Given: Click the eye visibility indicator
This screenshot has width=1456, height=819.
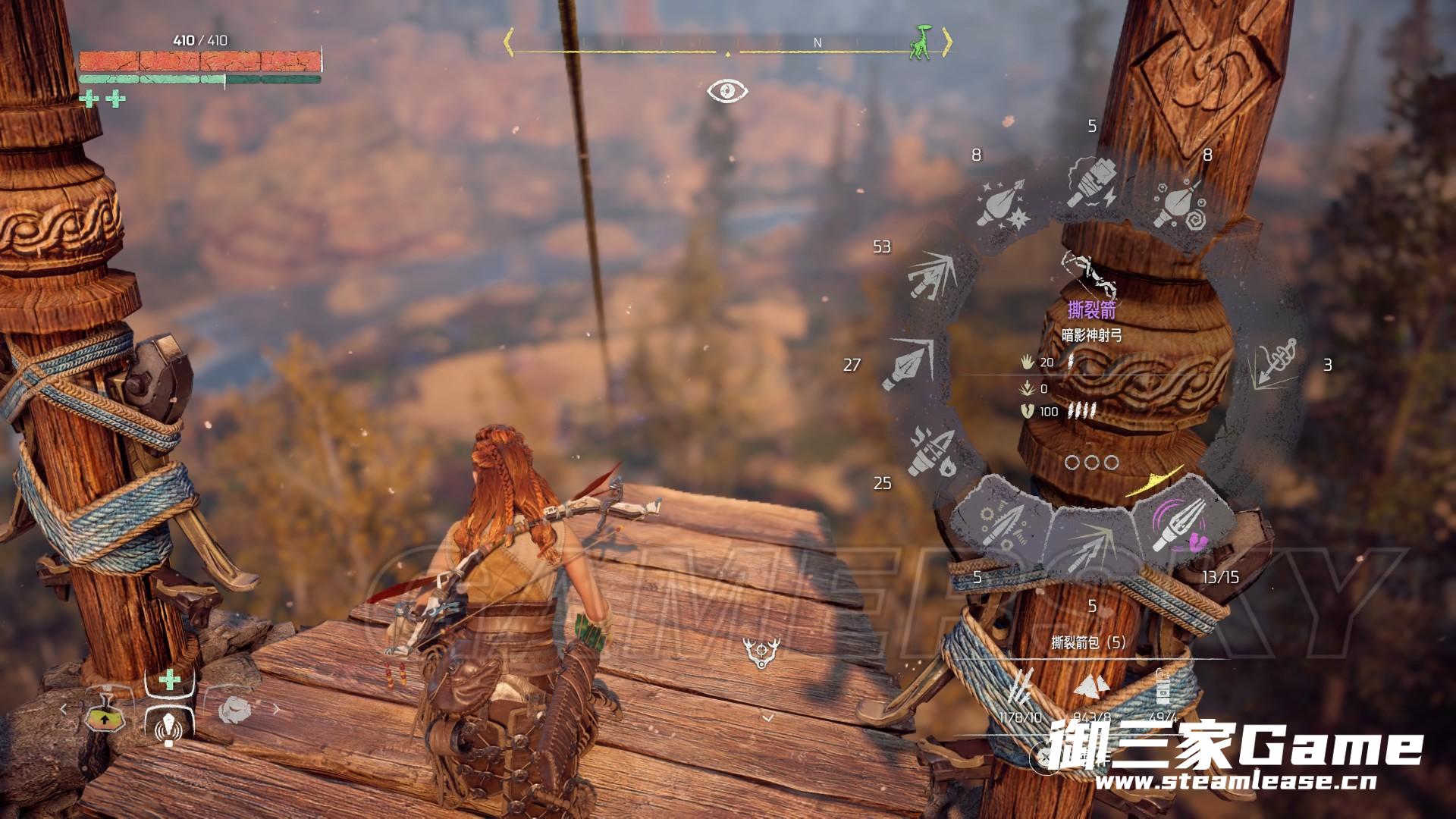Looking at the screenshot, I should (x=727, y=92).
